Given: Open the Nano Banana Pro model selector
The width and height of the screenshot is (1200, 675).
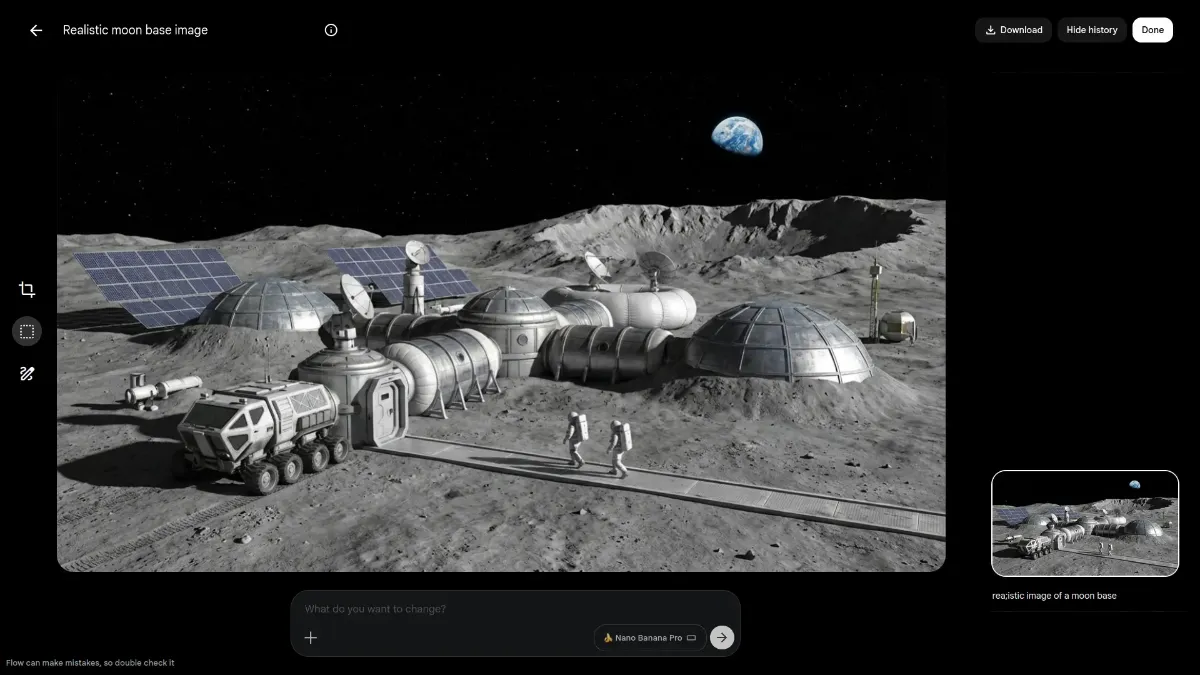Looking at the screenshot, I should [x=649, y=637].
